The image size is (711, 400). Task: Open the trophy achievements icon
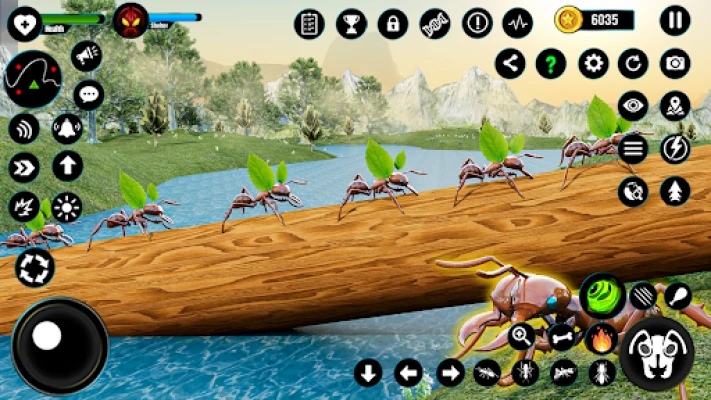(351, 23)
